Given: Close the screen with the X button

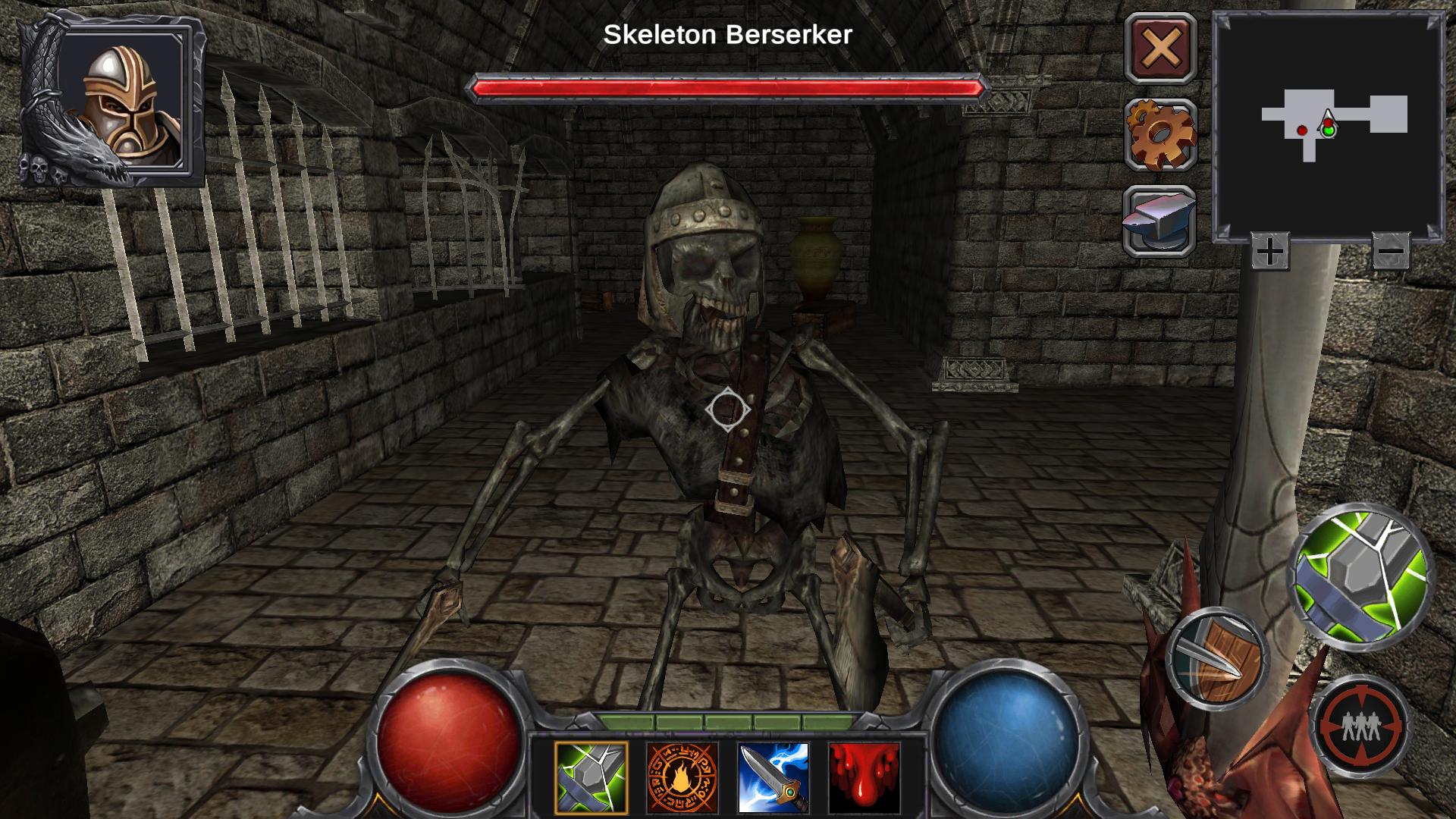Looking at the screenshot, I should click(1159, 50).
